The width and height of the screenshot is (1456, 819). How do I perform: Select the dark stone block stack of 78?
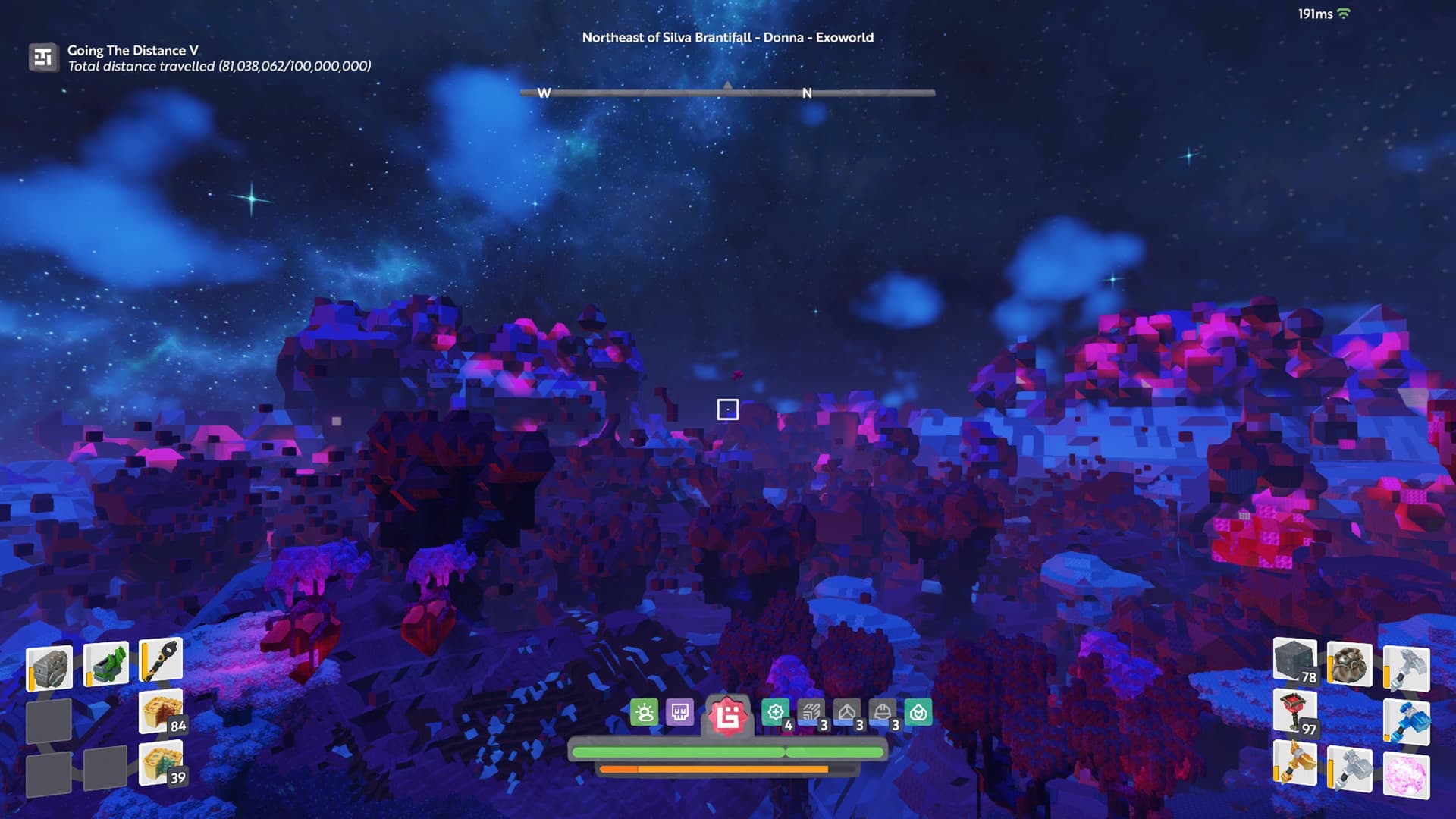1294,661
